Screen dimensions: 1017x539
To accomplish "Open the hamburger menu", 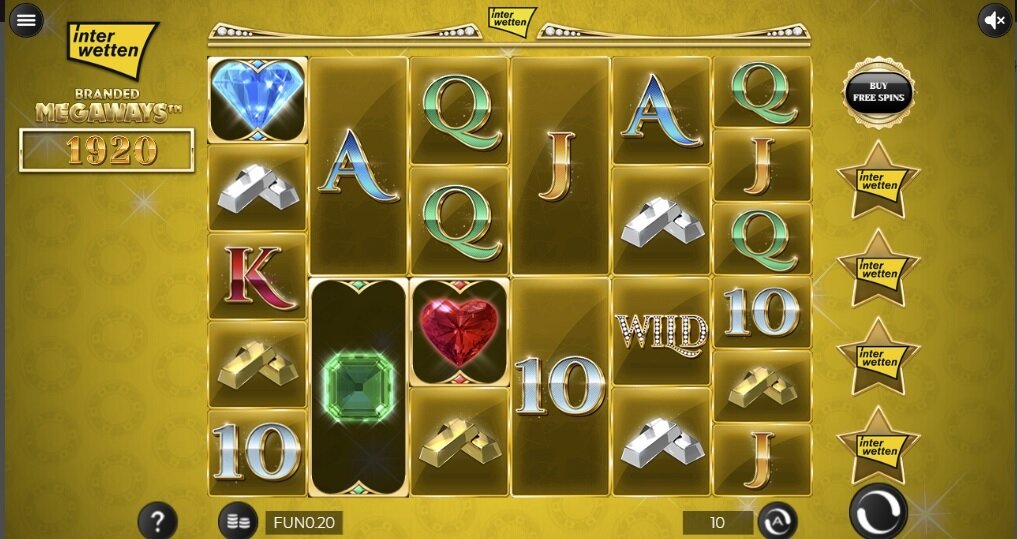I will tap(26, 19).
